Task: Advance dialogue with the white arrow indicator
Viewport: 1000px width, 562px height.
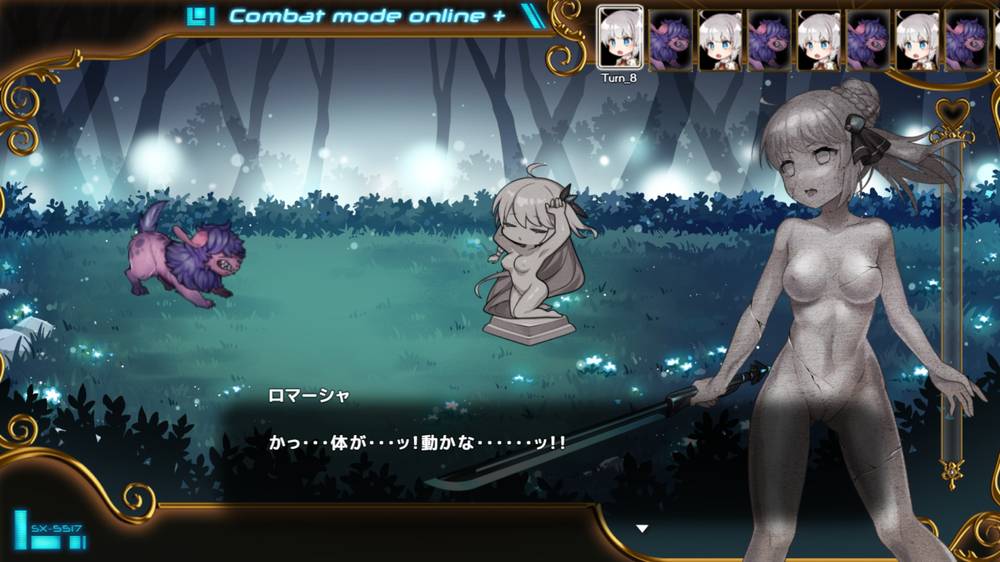Action: 642,528
